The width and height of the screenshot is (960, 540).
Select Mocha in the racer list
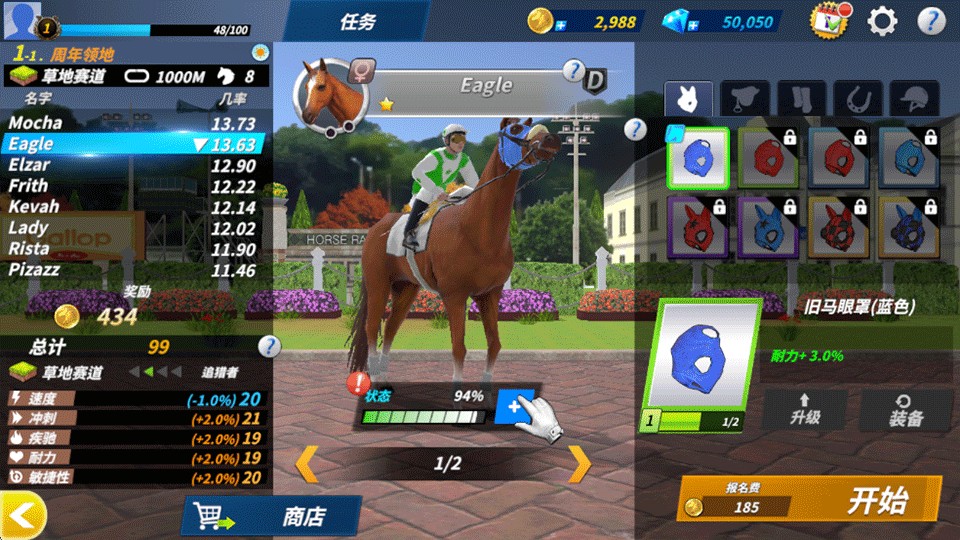[x=36, y=123]
